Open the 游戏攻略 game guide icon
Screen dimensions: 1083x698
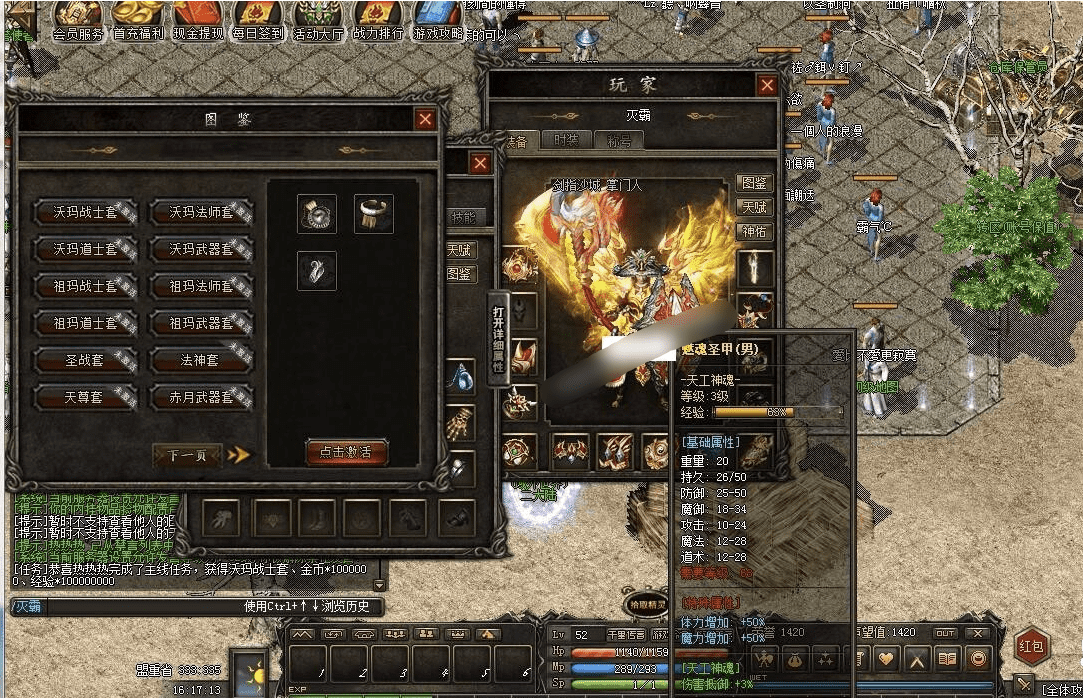click(438, 20)
